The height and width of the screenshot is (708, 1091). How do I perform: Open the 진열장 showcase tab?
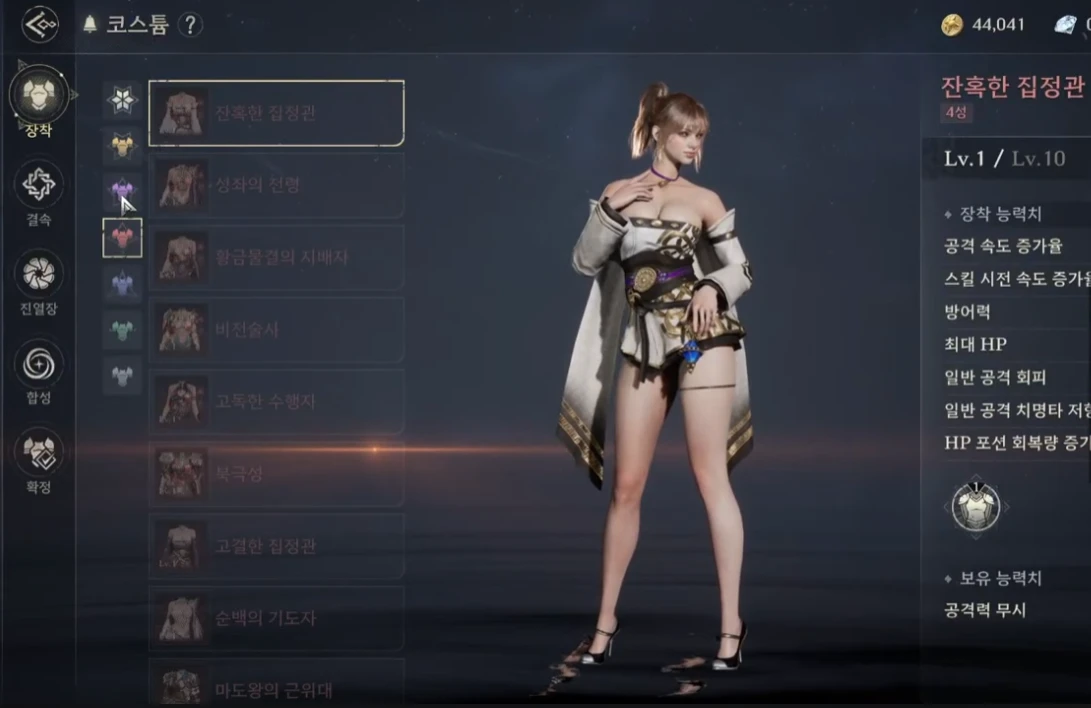pyautogui.click(x=39, y=275)
